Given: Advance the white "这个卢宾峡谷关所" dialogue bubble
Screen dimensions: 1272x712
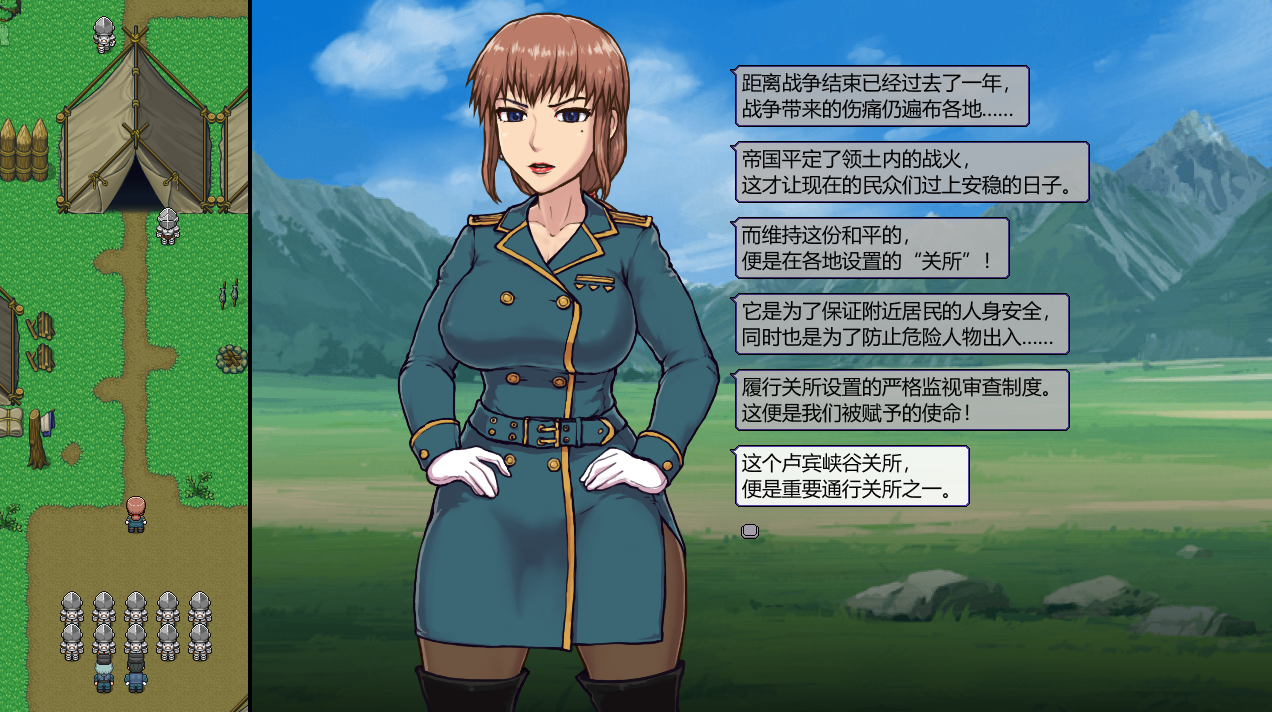Looking at the screenshot, I should pos(852,476).
